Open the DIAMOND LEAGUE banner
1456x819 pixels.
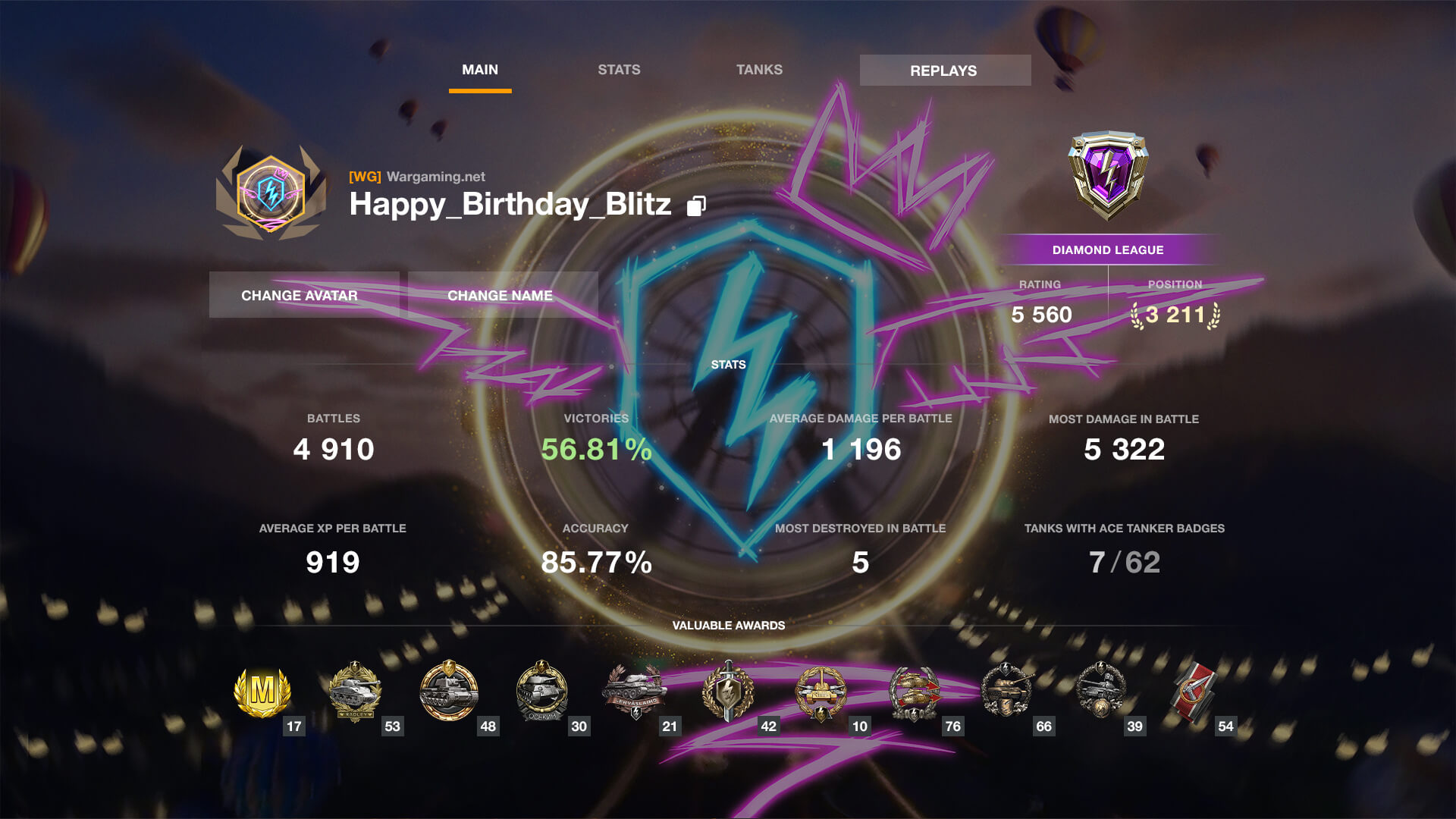click(x=1107, y=249)
